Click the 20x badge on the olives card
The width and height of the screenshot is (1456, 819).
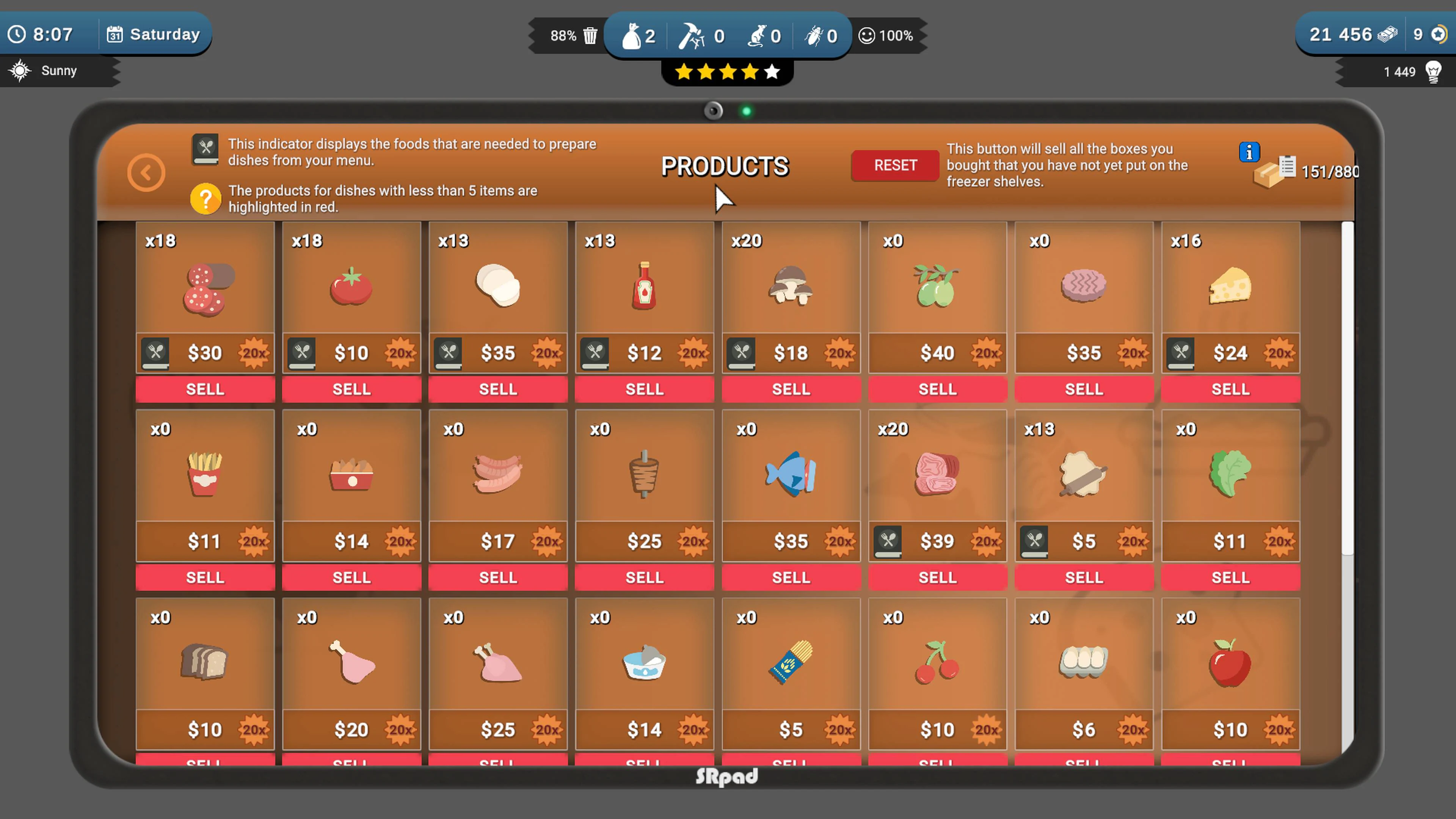[986, 353]
